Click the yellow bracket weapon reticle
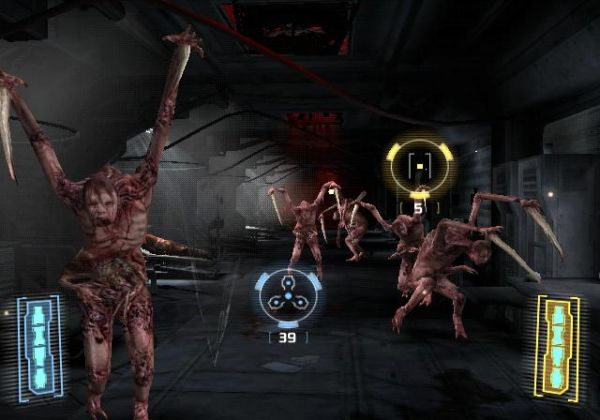 [x=421, y=165]
